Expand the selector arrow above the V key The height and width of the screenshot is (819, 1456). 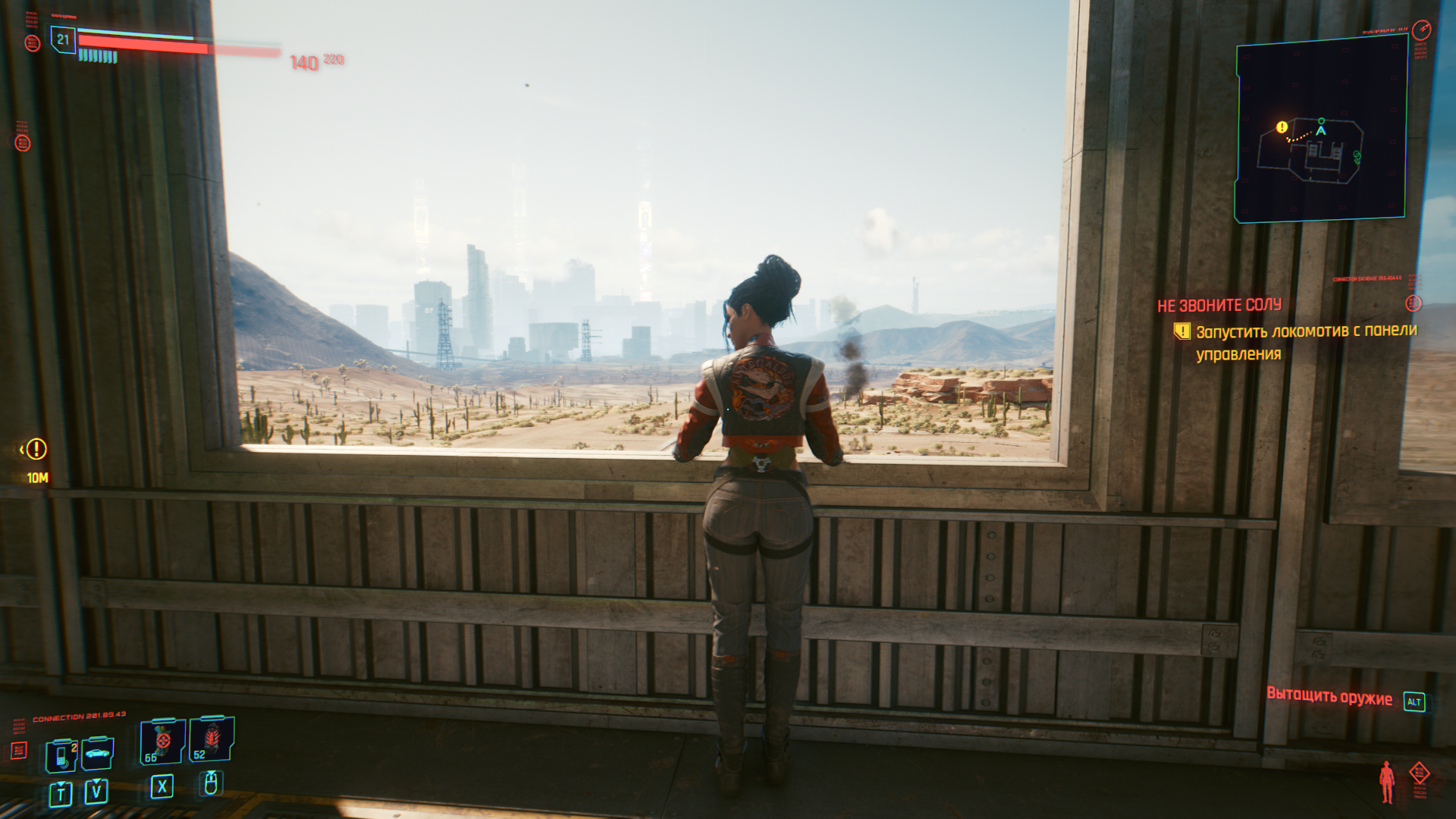click(95, 780)
